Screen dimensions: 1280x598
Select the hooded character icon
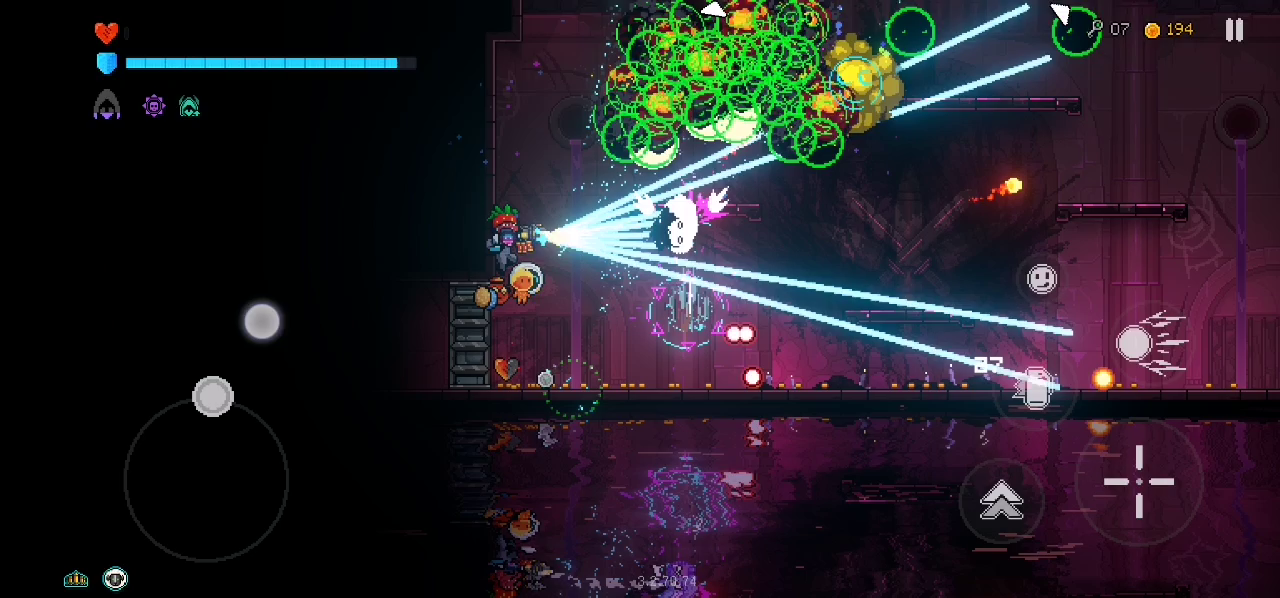107,105
